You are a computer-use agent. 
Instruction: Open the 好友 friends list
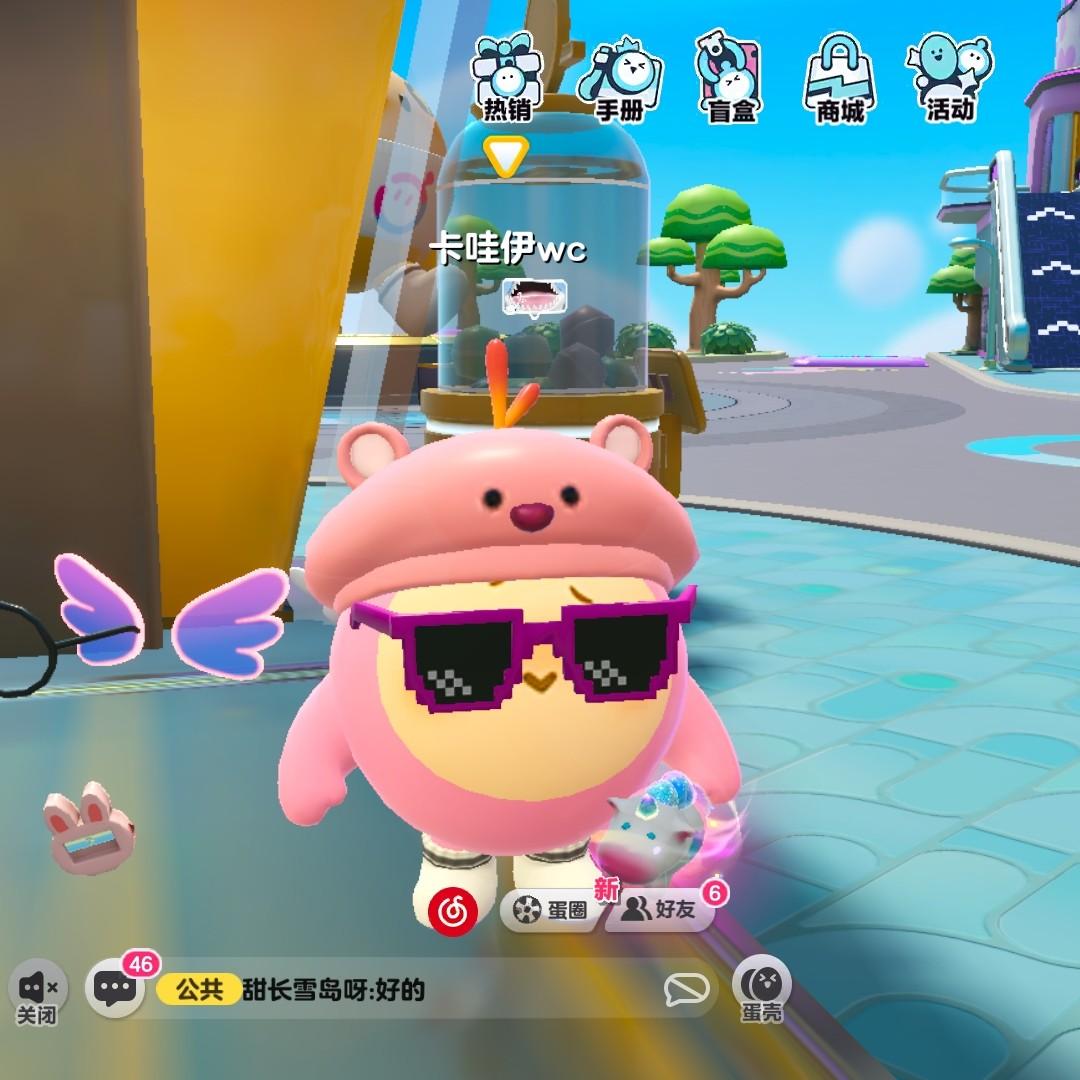click(661, 909)
